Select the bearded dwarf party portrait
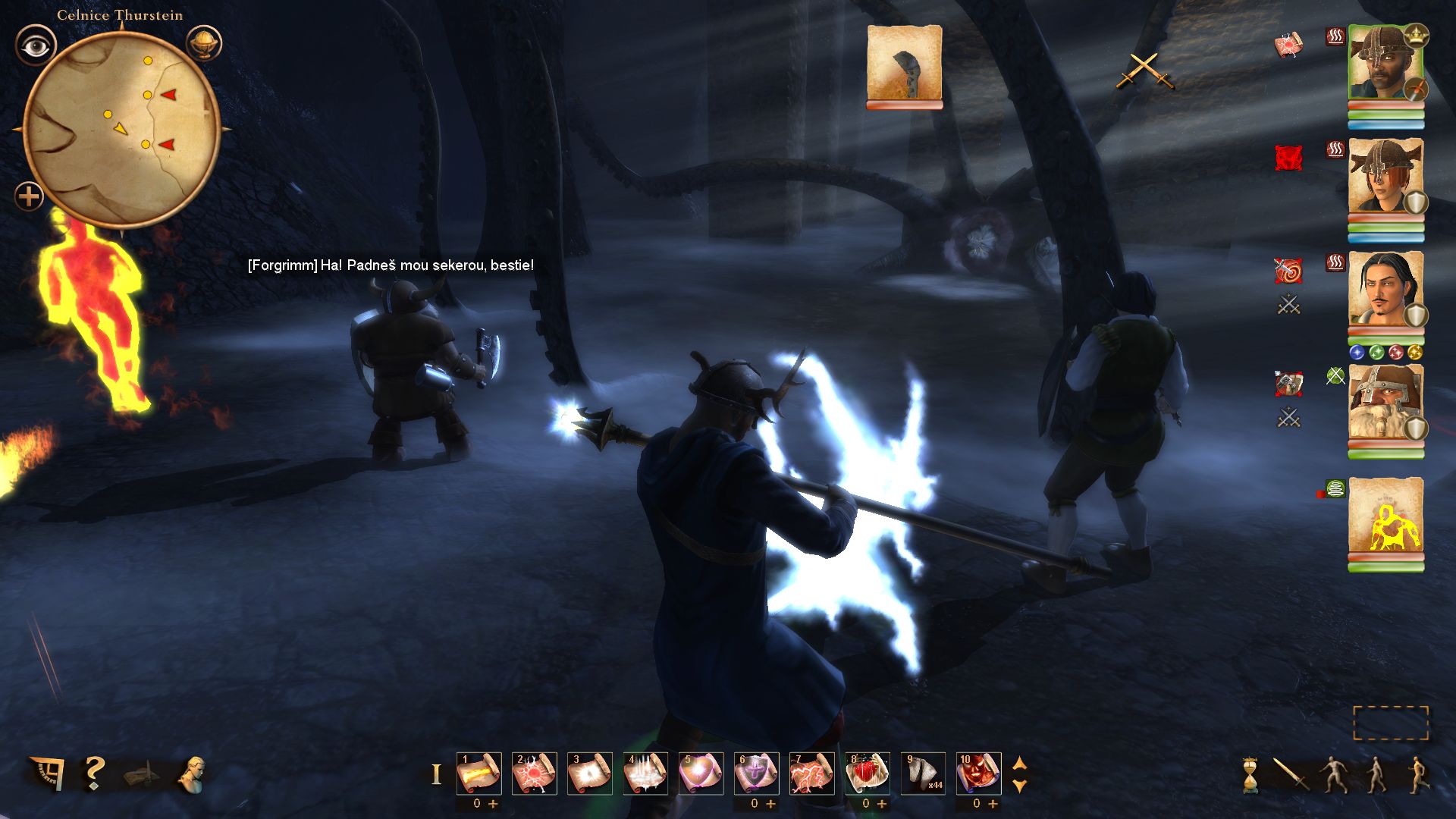This screenshot has width=1456, height=819. tap(1385, 403)
